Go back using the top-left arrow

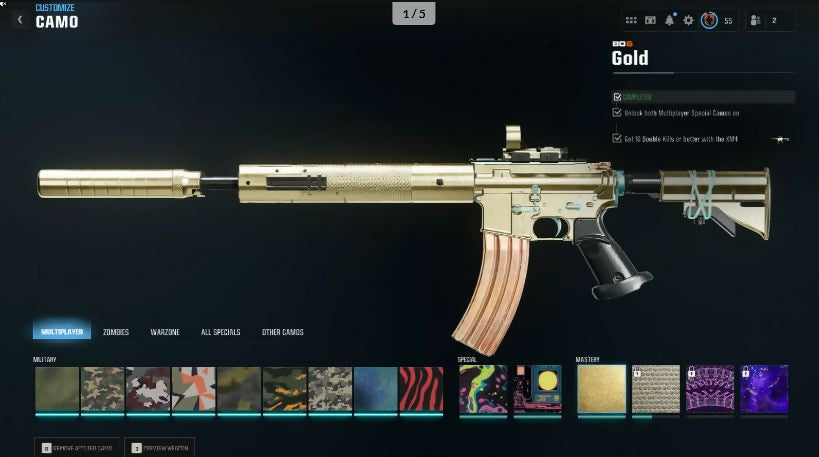click(18, 18)
